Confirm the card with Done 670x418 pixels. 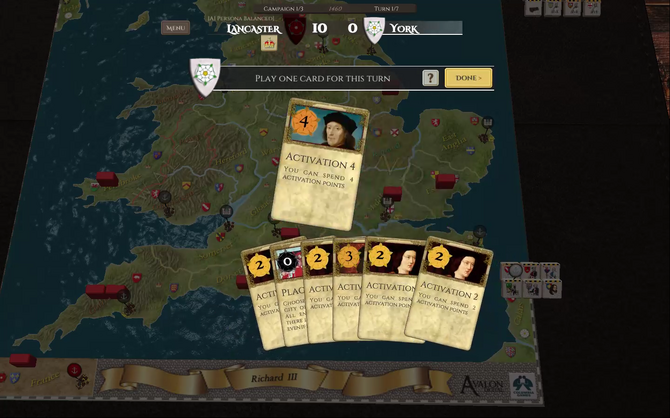click(468, 77)
